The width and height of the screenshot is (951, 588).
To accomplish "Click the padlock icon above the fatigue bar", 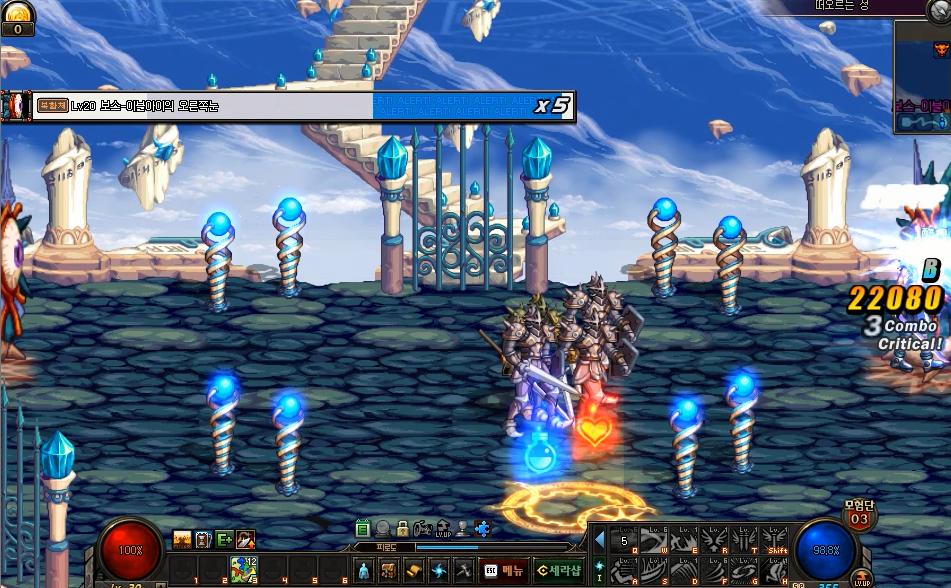I will (402, 528).
